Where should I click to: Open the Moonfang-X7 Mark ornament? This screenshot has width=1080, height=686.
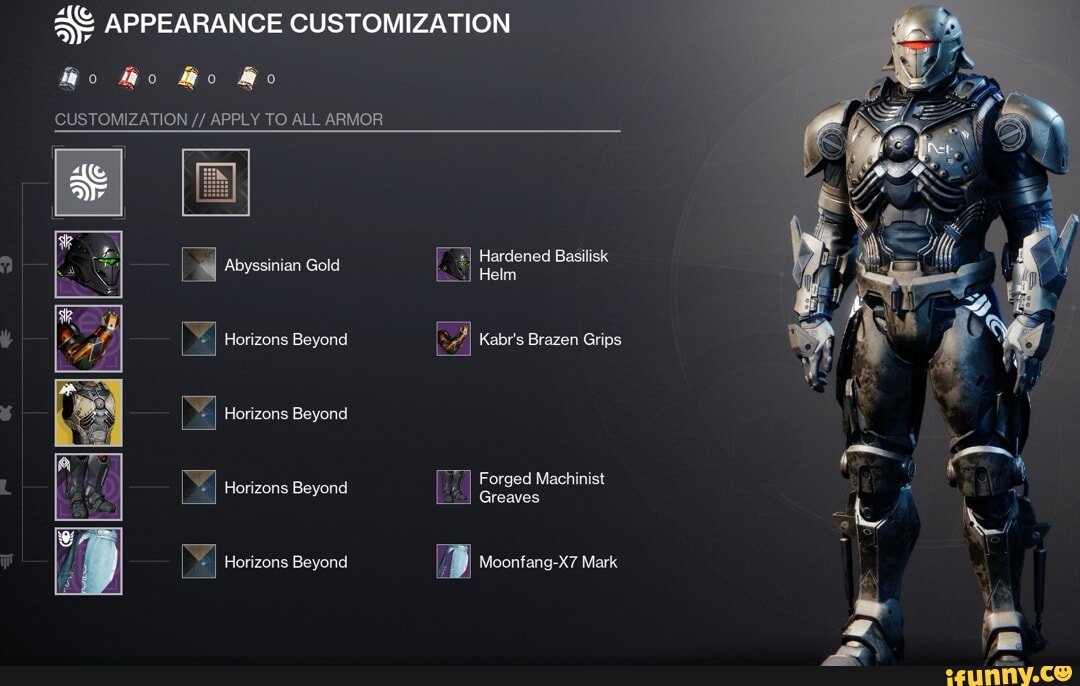pyautogui.click(x=454, y=561)
